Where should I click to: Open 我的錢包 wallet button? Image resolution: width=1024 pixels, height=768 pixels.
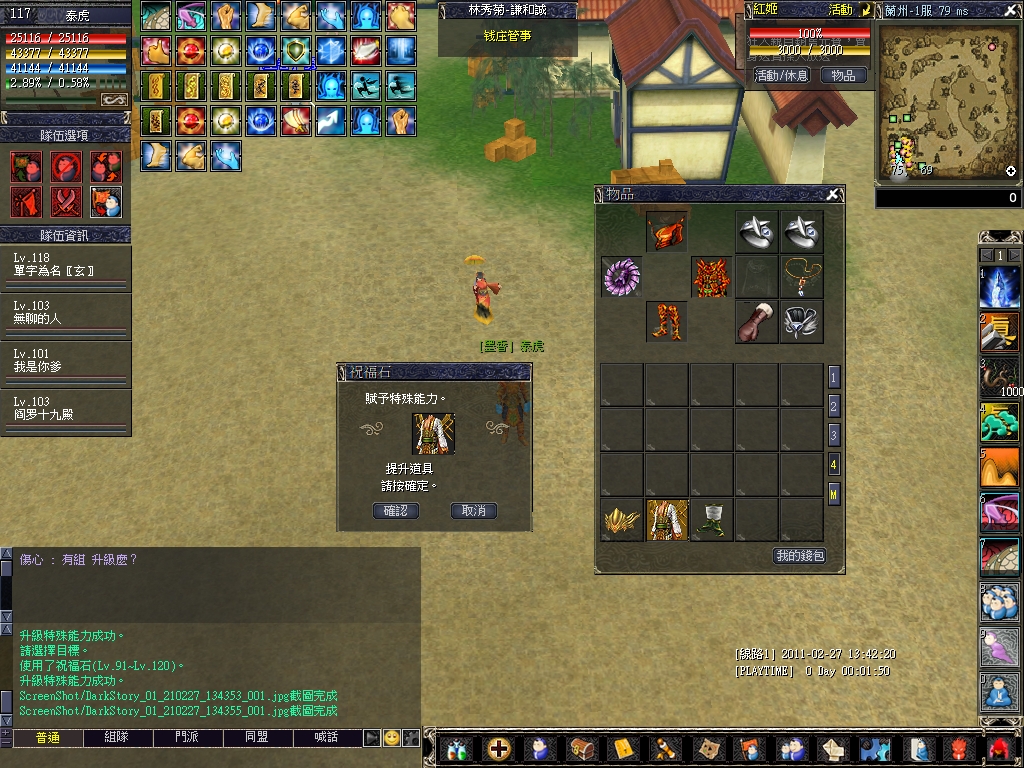(799, 555)
